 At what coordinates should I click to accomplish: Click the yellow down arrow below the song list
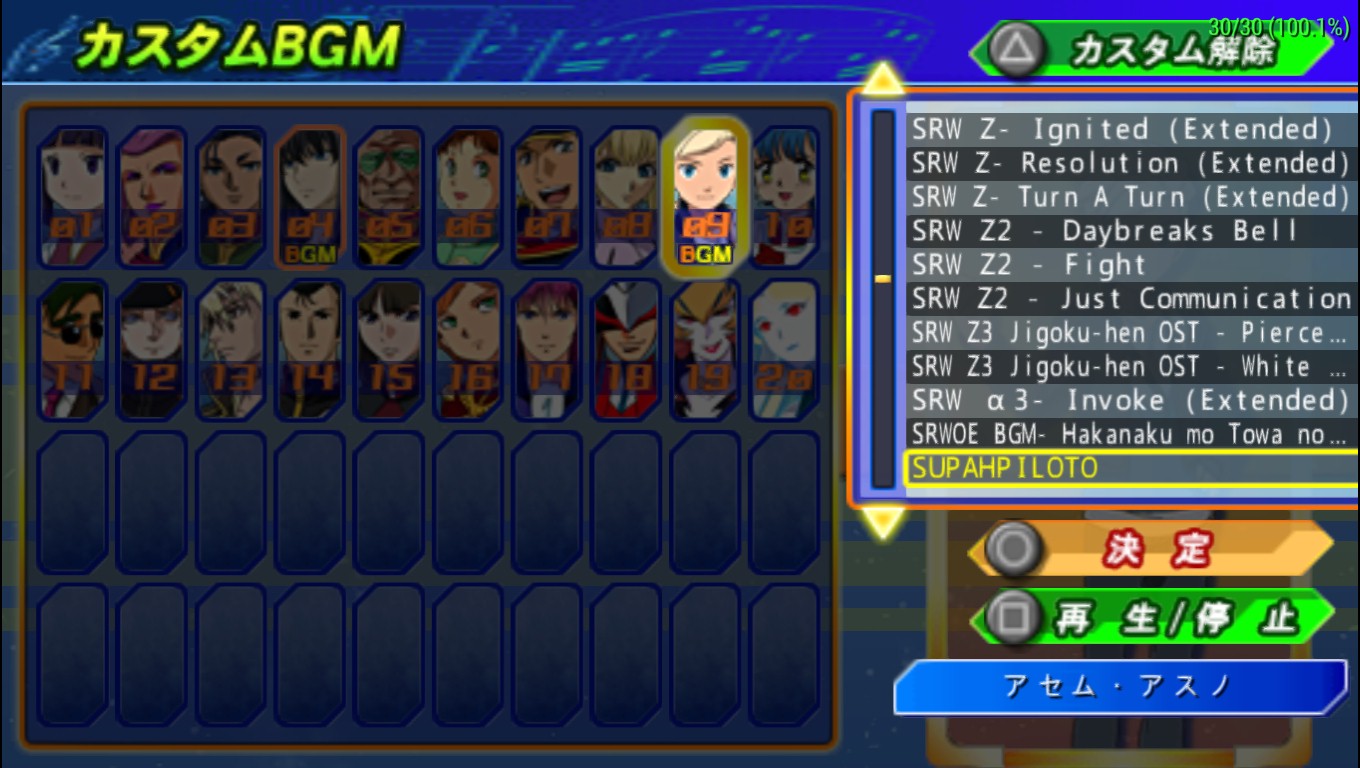pyautogui.click(x=883, y=520)
